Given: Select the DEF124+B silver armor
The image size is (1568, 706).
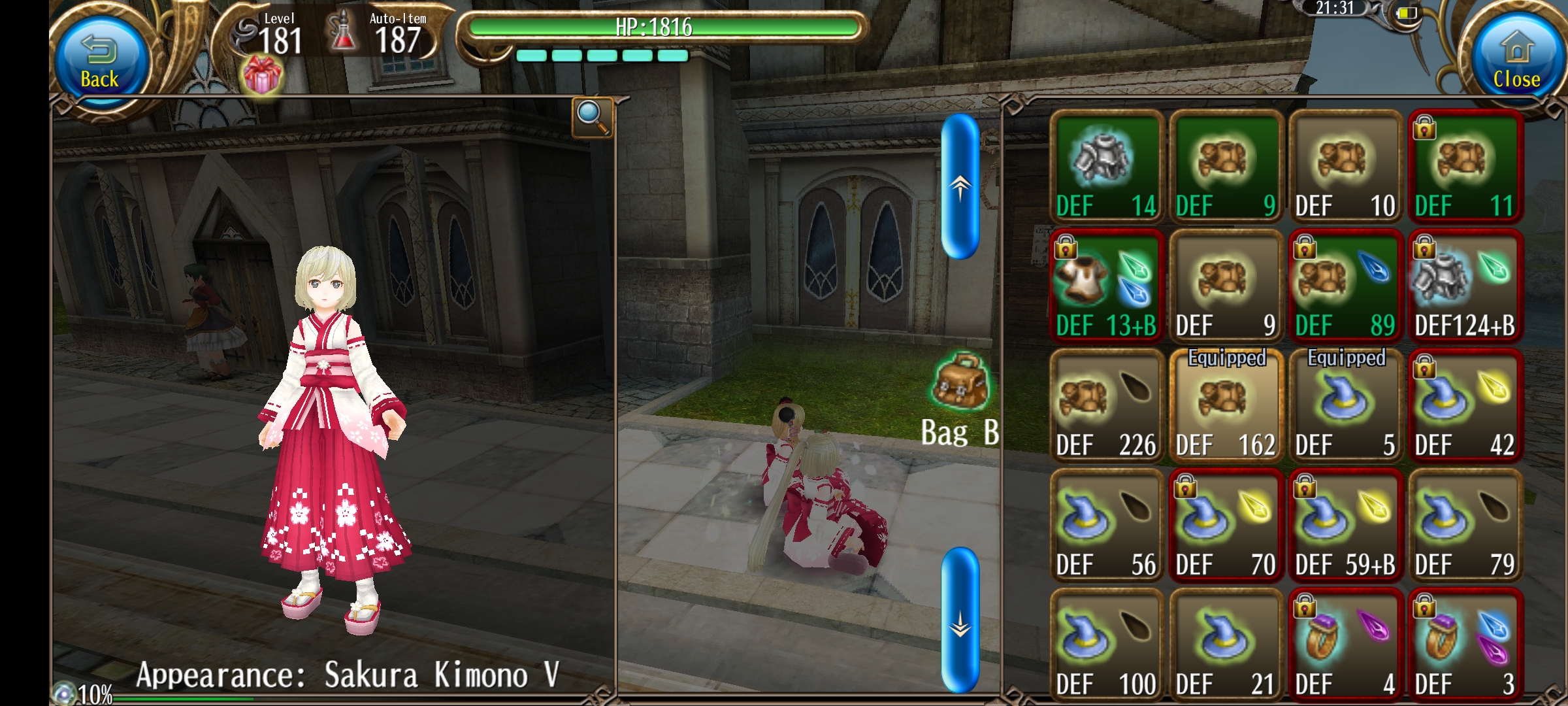Looking at the screenshot, I should click(1465, 286).
